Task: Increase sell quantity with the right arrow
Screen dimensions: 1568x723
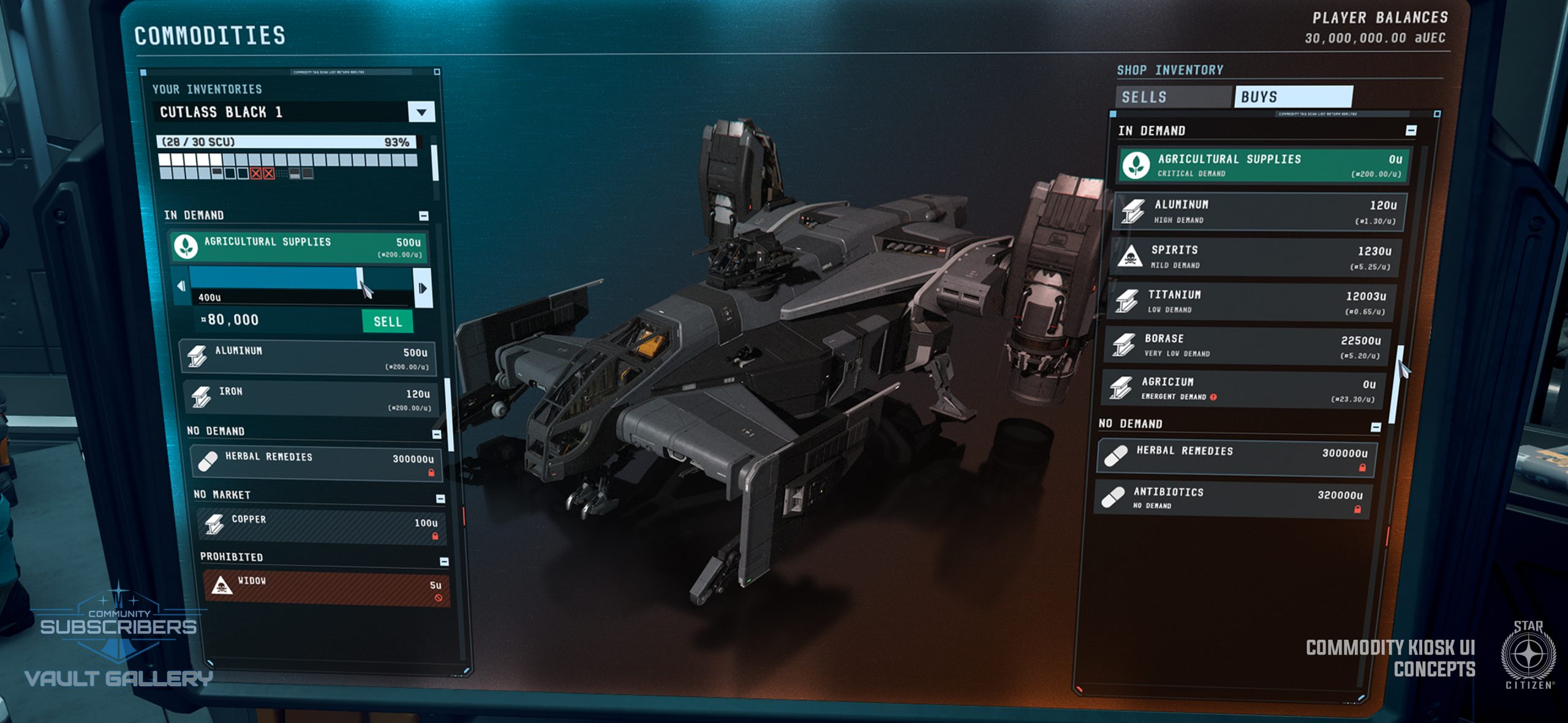Action: [x=423, y=288]
